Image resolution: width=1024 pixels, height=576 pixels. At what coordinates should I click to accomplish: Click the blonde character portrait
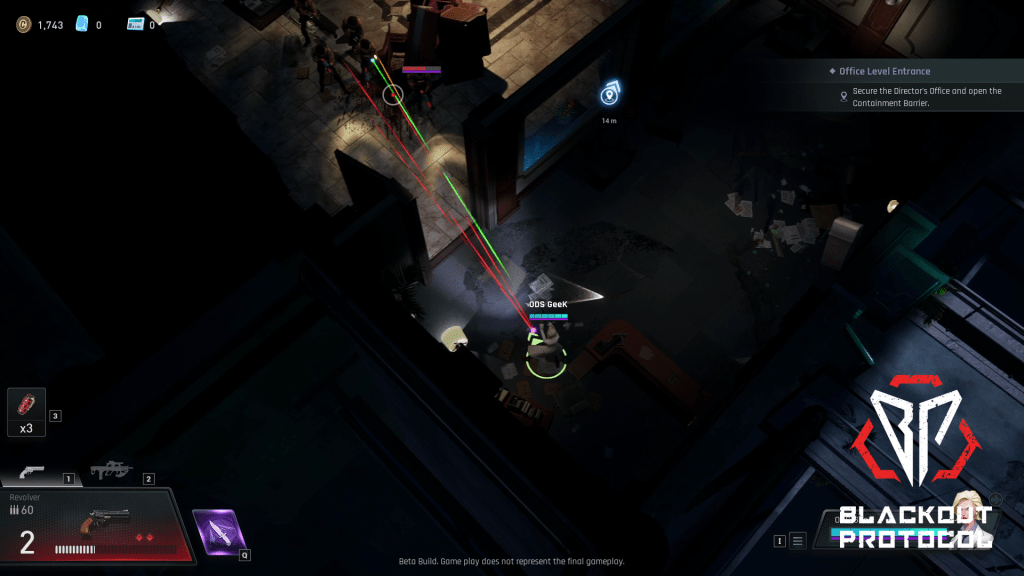pos(967,503)
